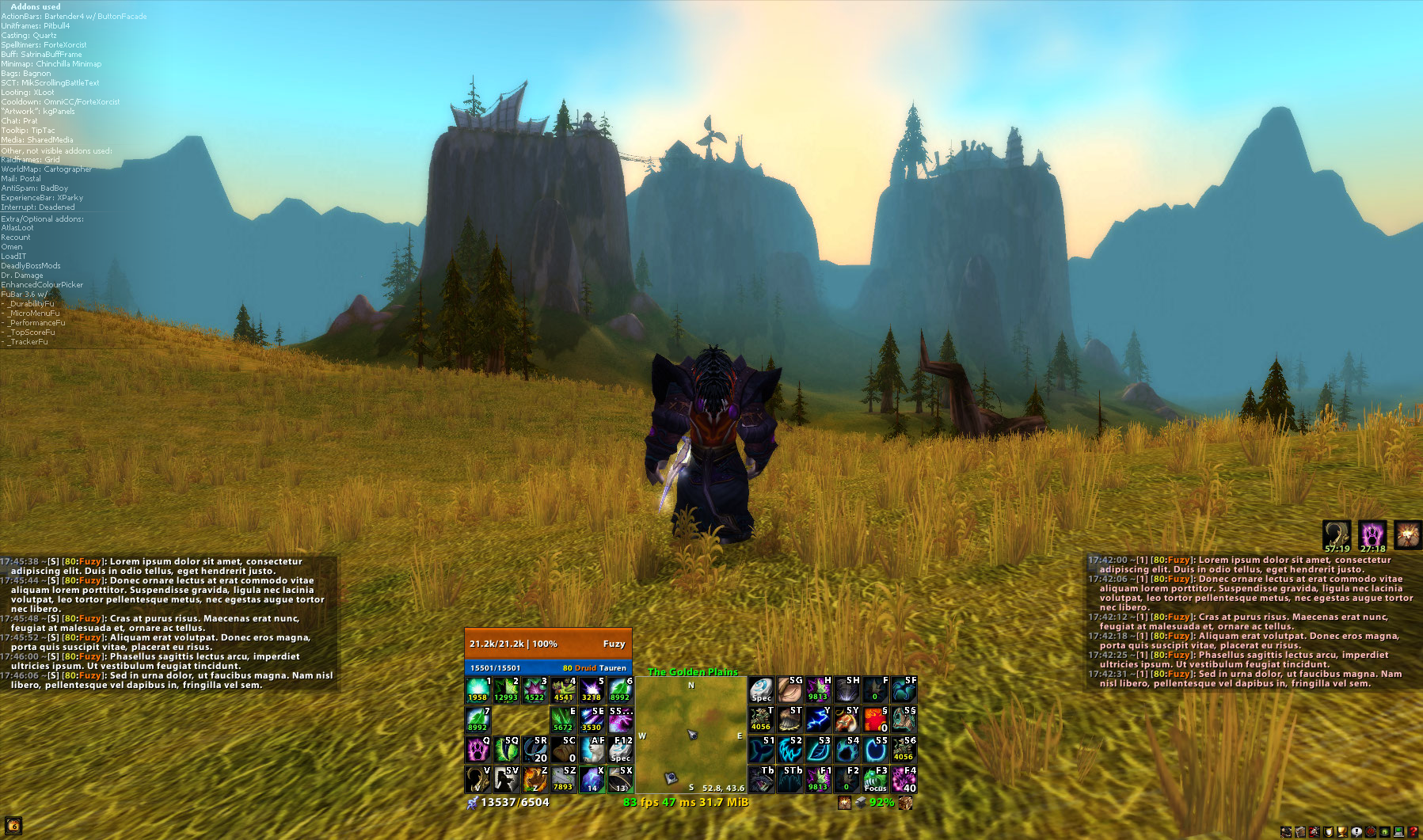Activate the green fish Focus button on F3

875,780
